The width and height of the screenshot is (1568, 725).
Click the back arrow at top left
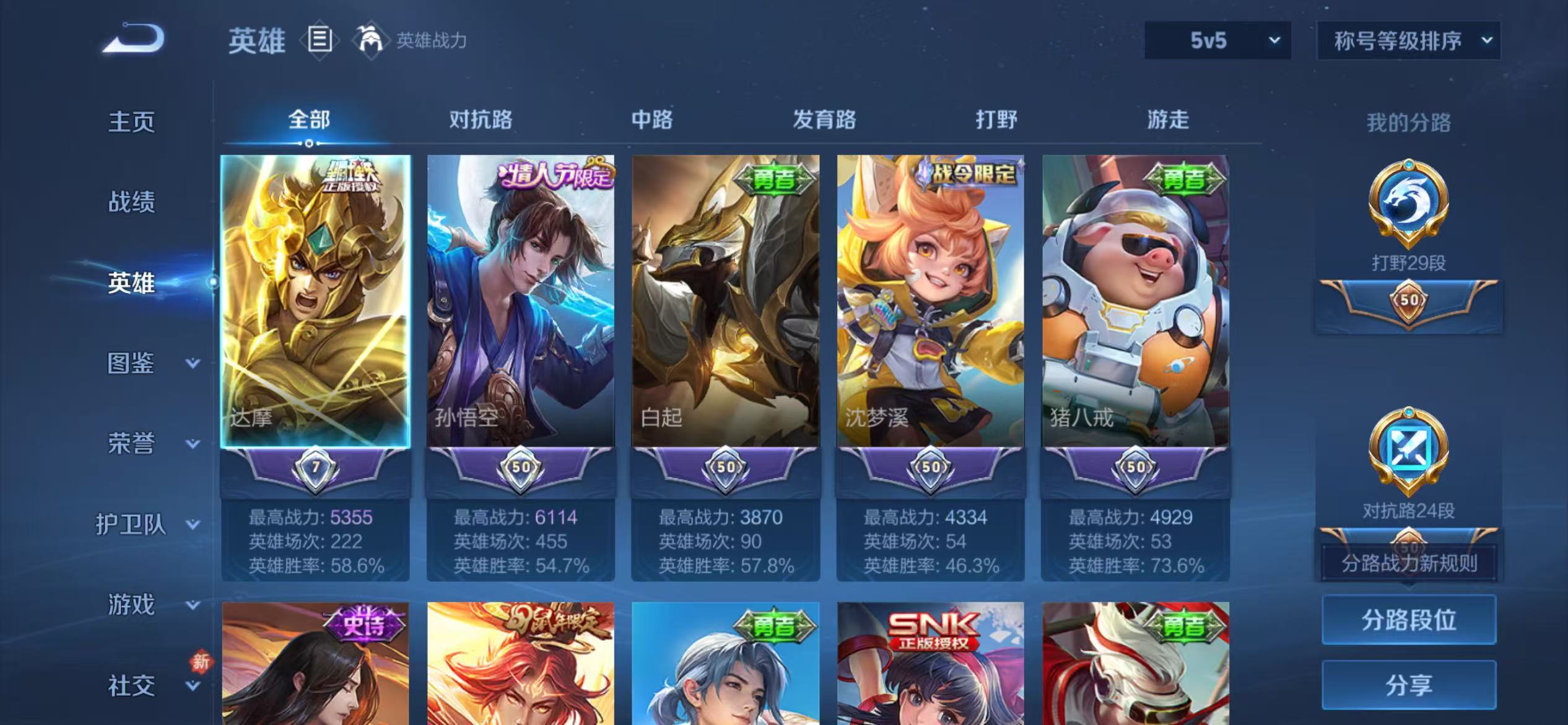tap(132, 38)
